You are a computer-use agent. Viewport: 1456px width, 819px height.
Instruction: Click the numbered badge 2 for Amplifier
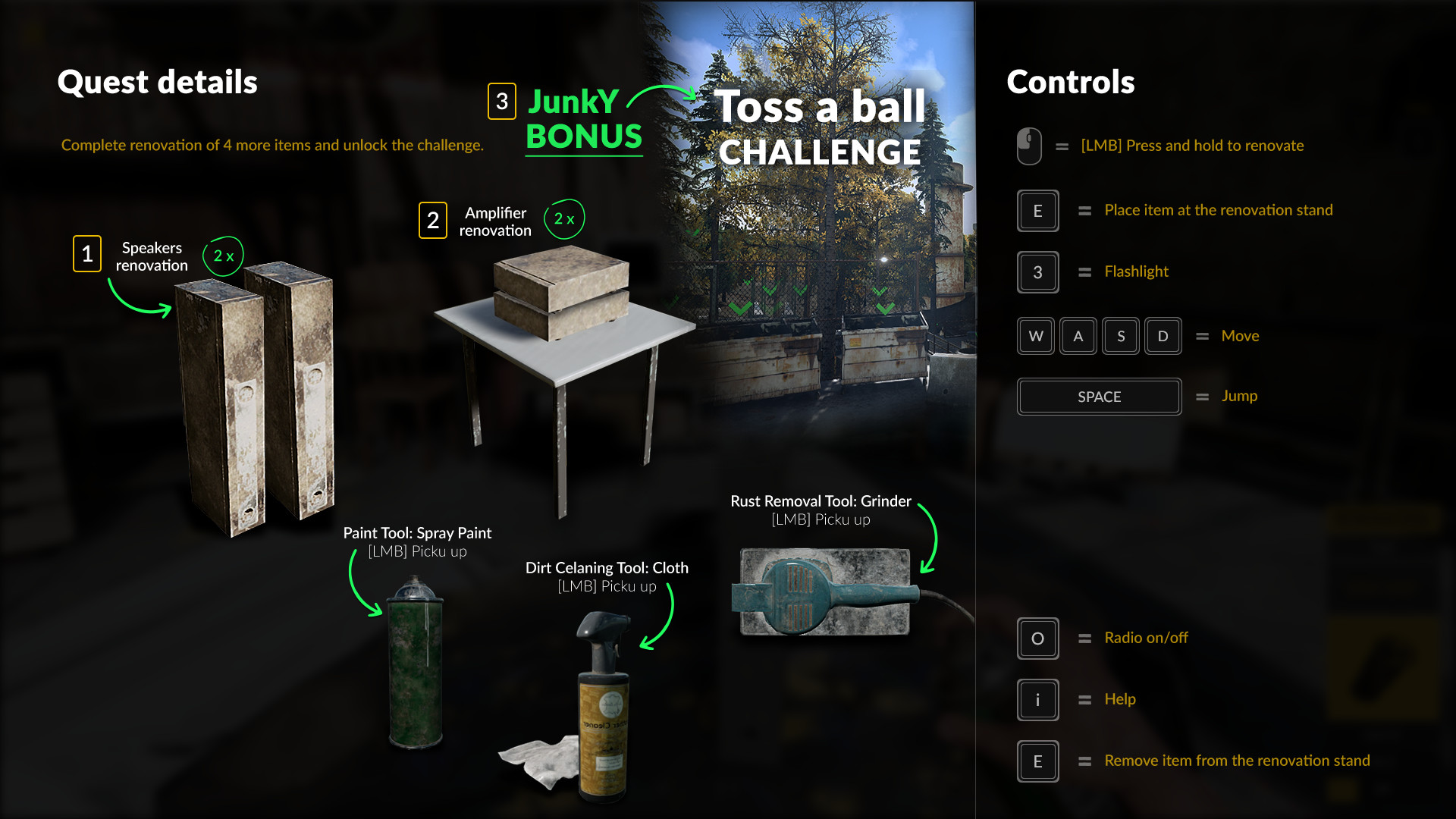point(433,221)
